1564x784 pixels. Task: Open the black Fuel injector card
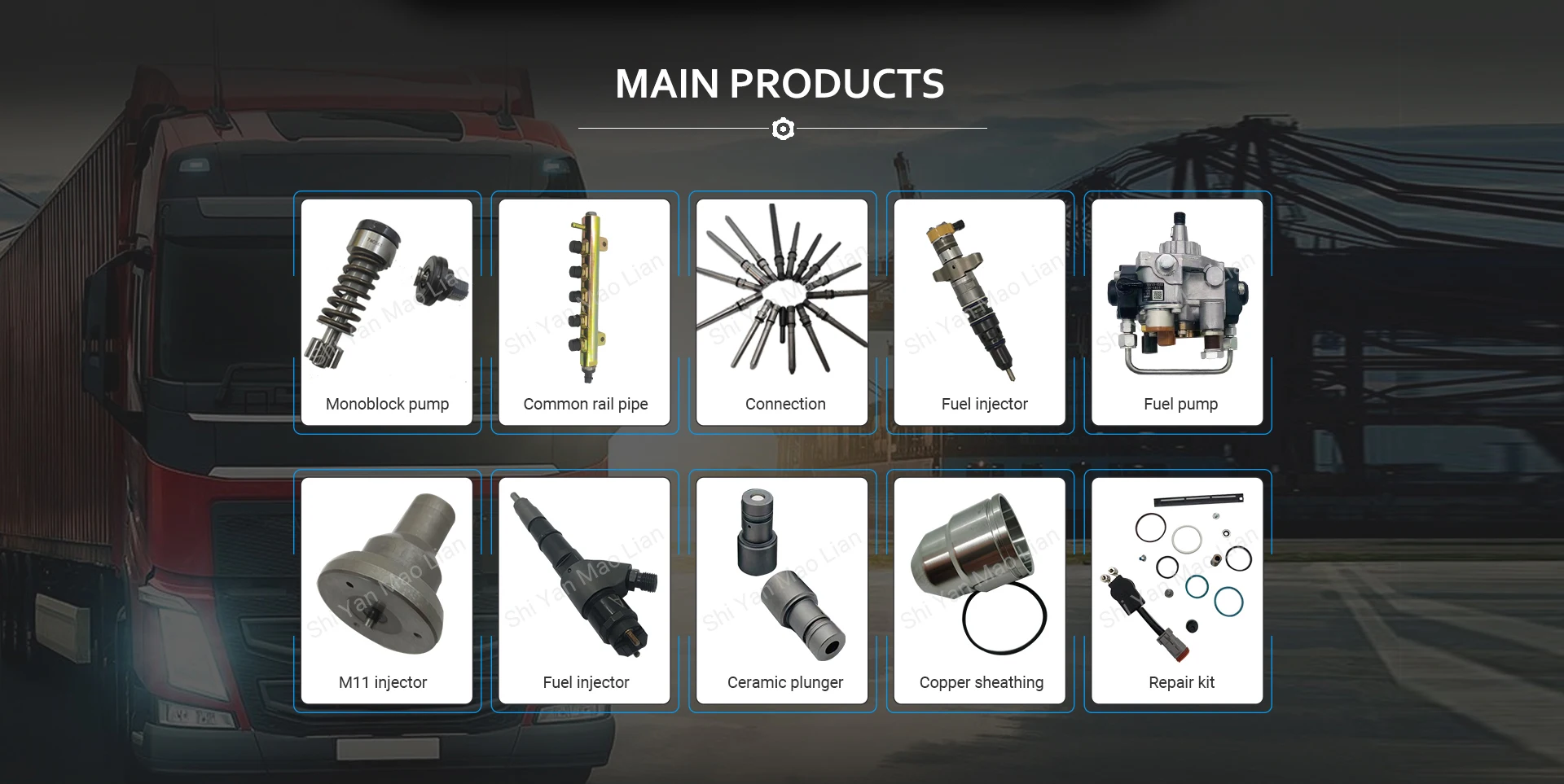click(585, 591)
